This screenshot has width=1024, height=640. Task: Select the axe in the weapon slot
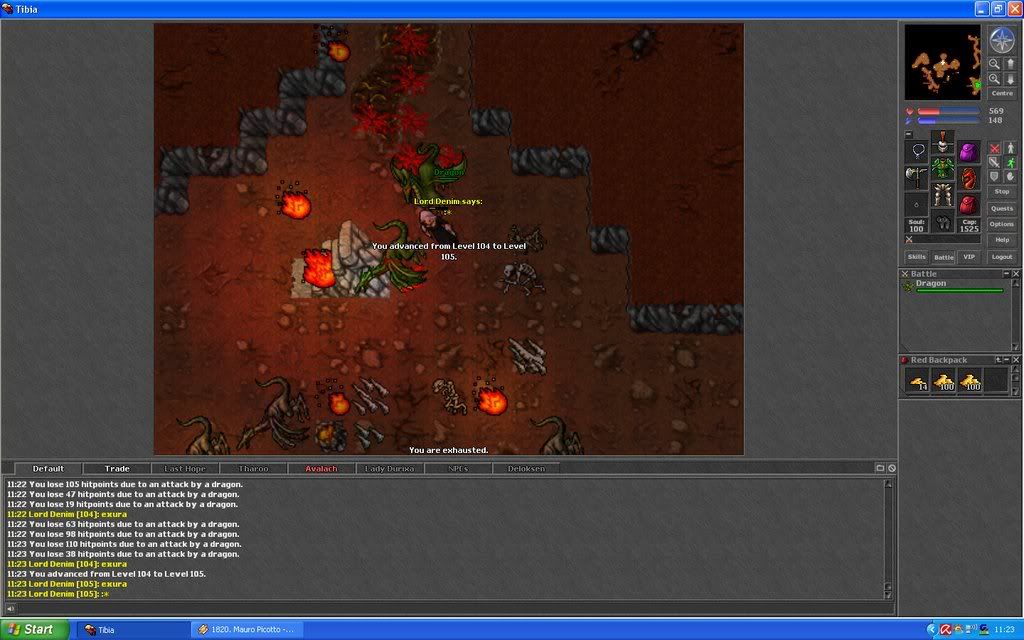tap(917, 178)
